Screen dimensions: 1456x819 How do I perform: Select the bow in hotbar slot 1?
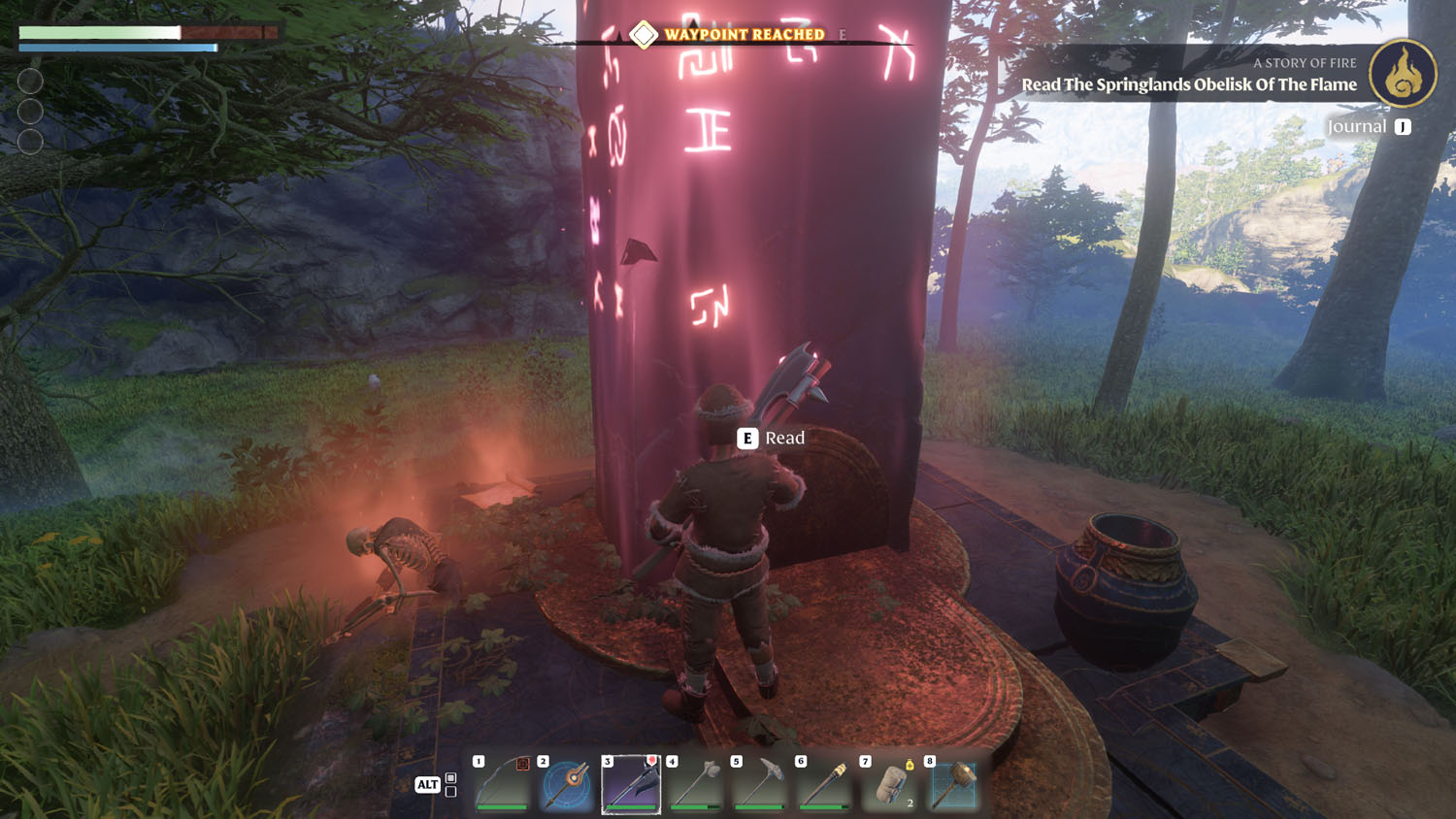pyautogui.click(x=503, y=784)
